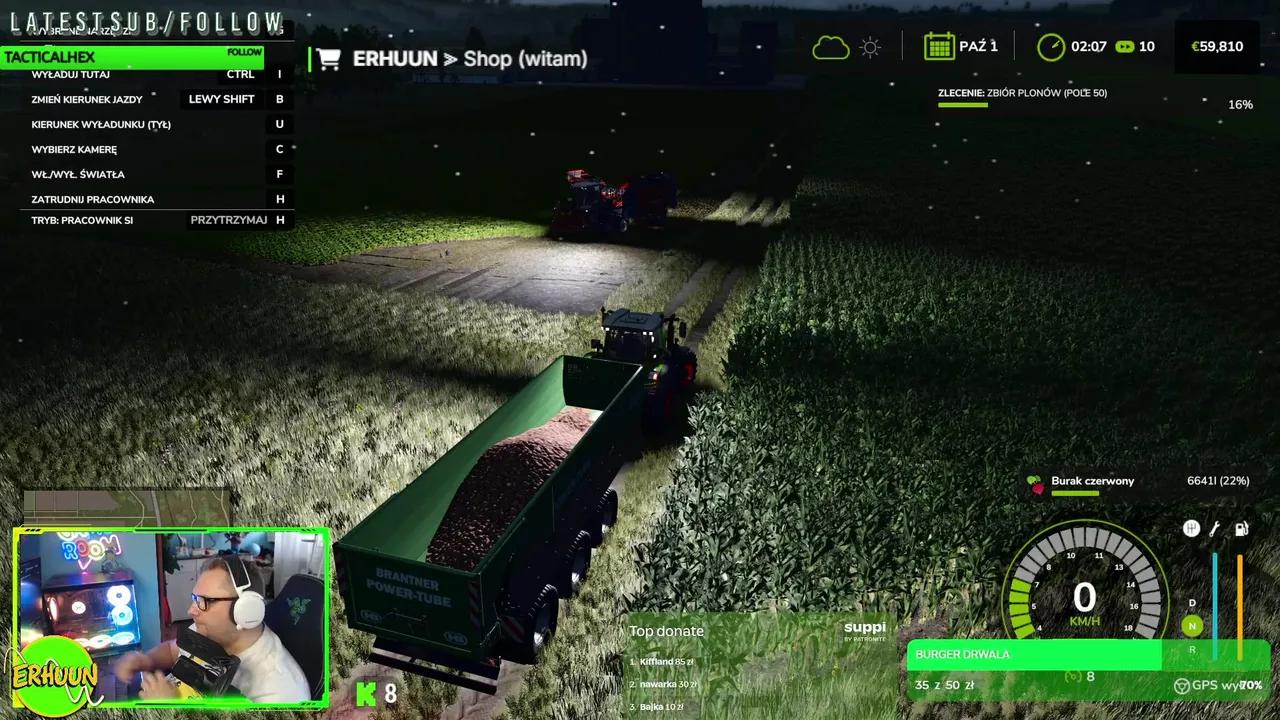Open the shop via the cart icon
This screenshot has width=1280, height=720.
click(x=329, y=58)
